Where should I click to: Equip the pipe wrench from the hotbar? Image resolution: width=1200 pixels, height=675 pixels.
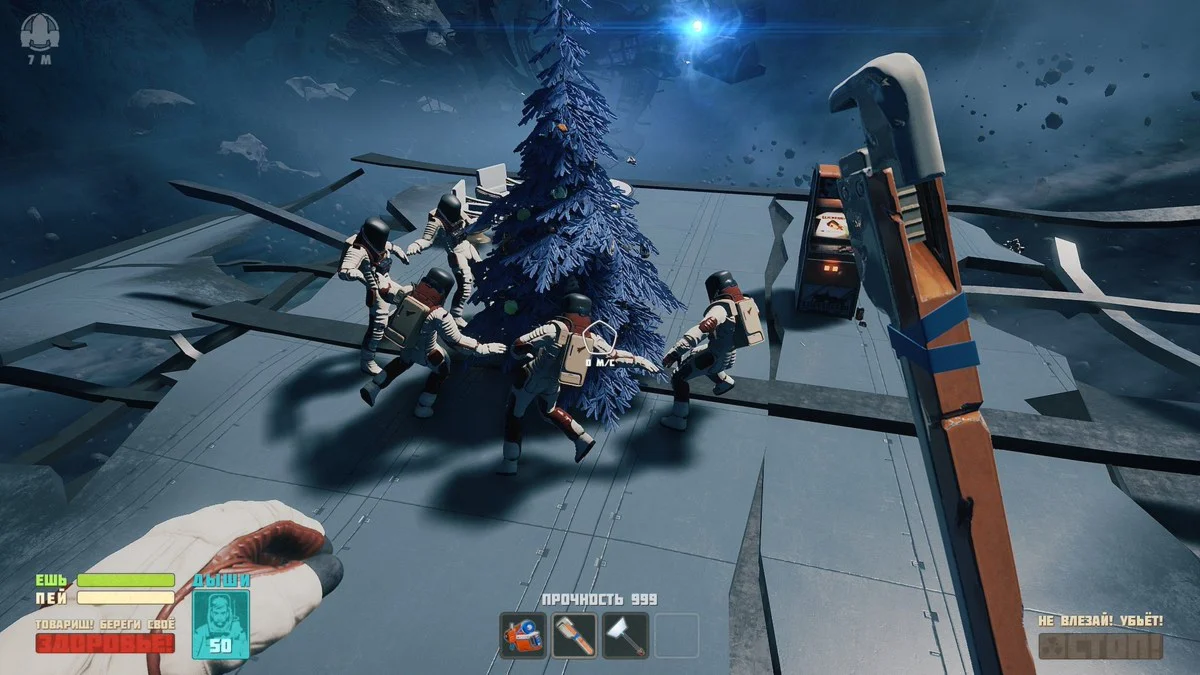click(x=574, y=635)
